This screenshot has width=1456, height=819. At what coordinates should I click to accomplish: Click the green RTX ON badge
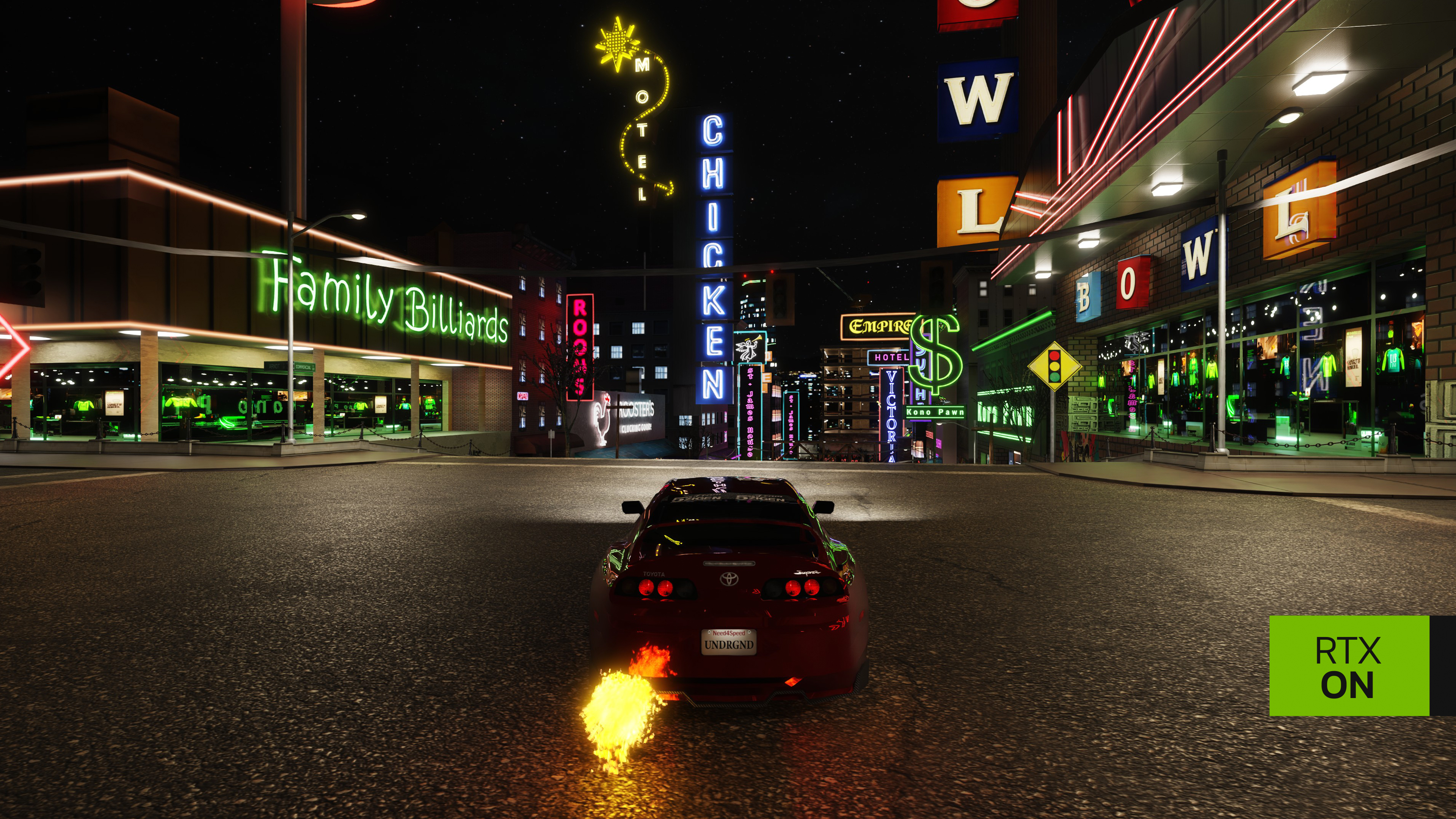coord(1349,666)
